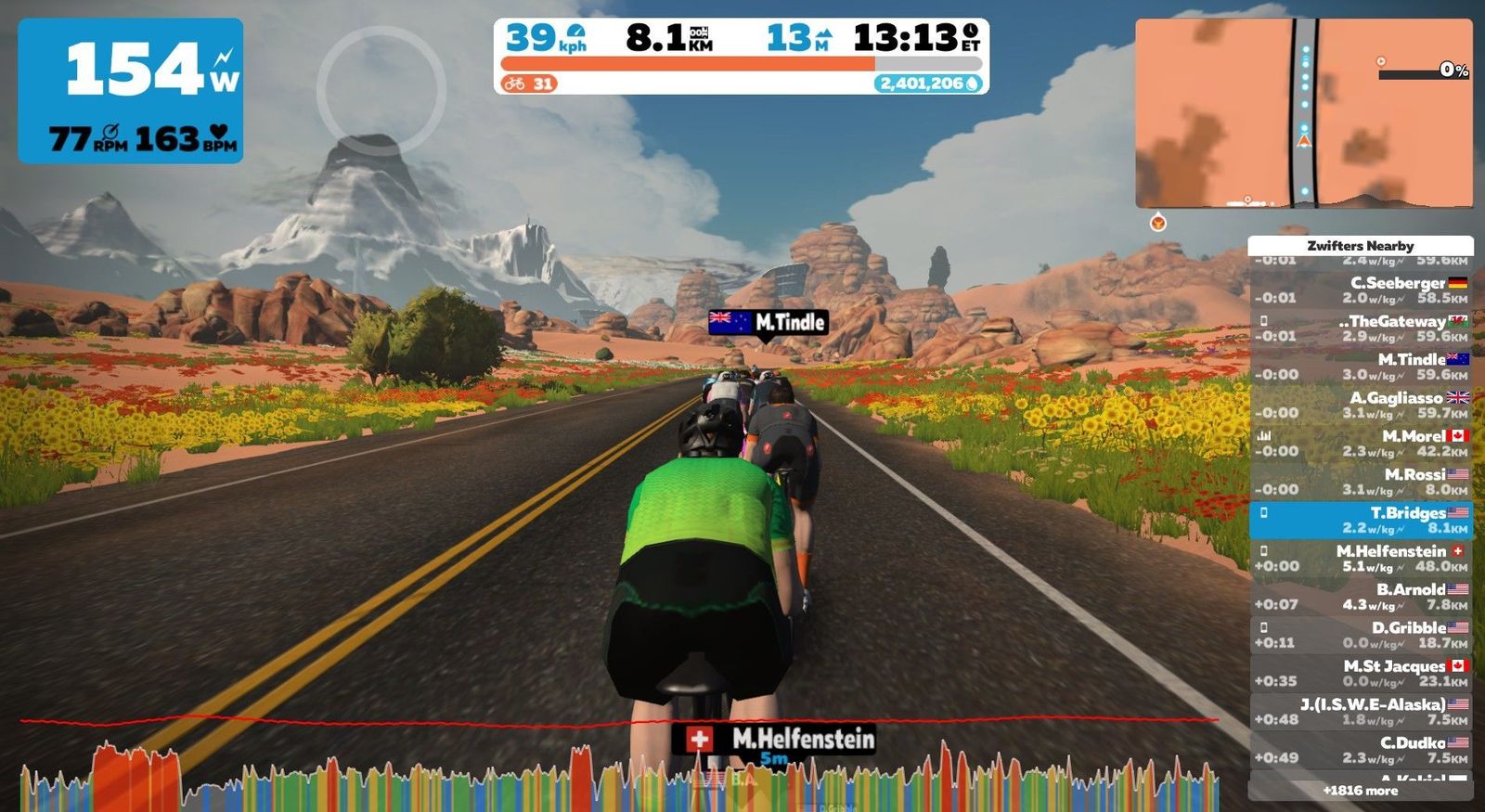Pick A.Gagliasso from the nearby riders
This screenshot has width=1485, height=812.
pos(1361,405)
